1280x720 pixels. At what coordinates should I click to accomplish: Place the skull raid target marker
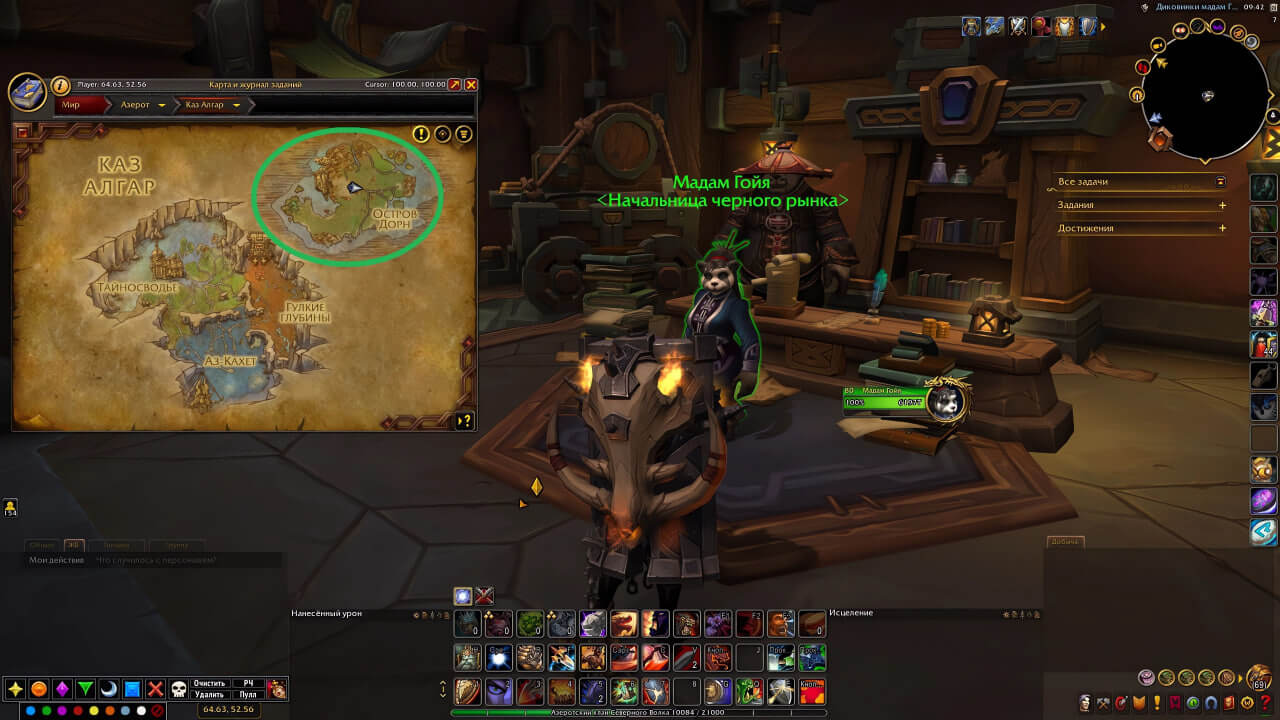coord(179,689)
